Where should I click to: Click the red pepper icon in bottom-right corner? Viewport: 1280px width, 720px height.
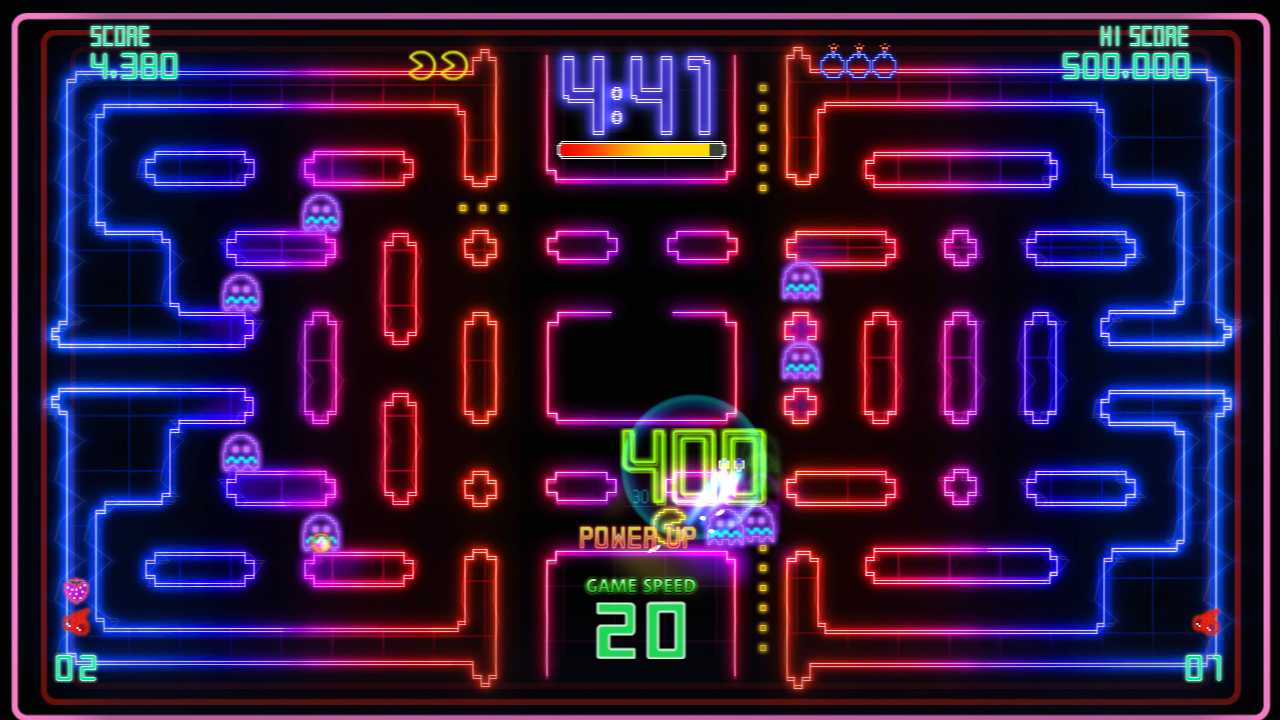[x=1206, y=622]
